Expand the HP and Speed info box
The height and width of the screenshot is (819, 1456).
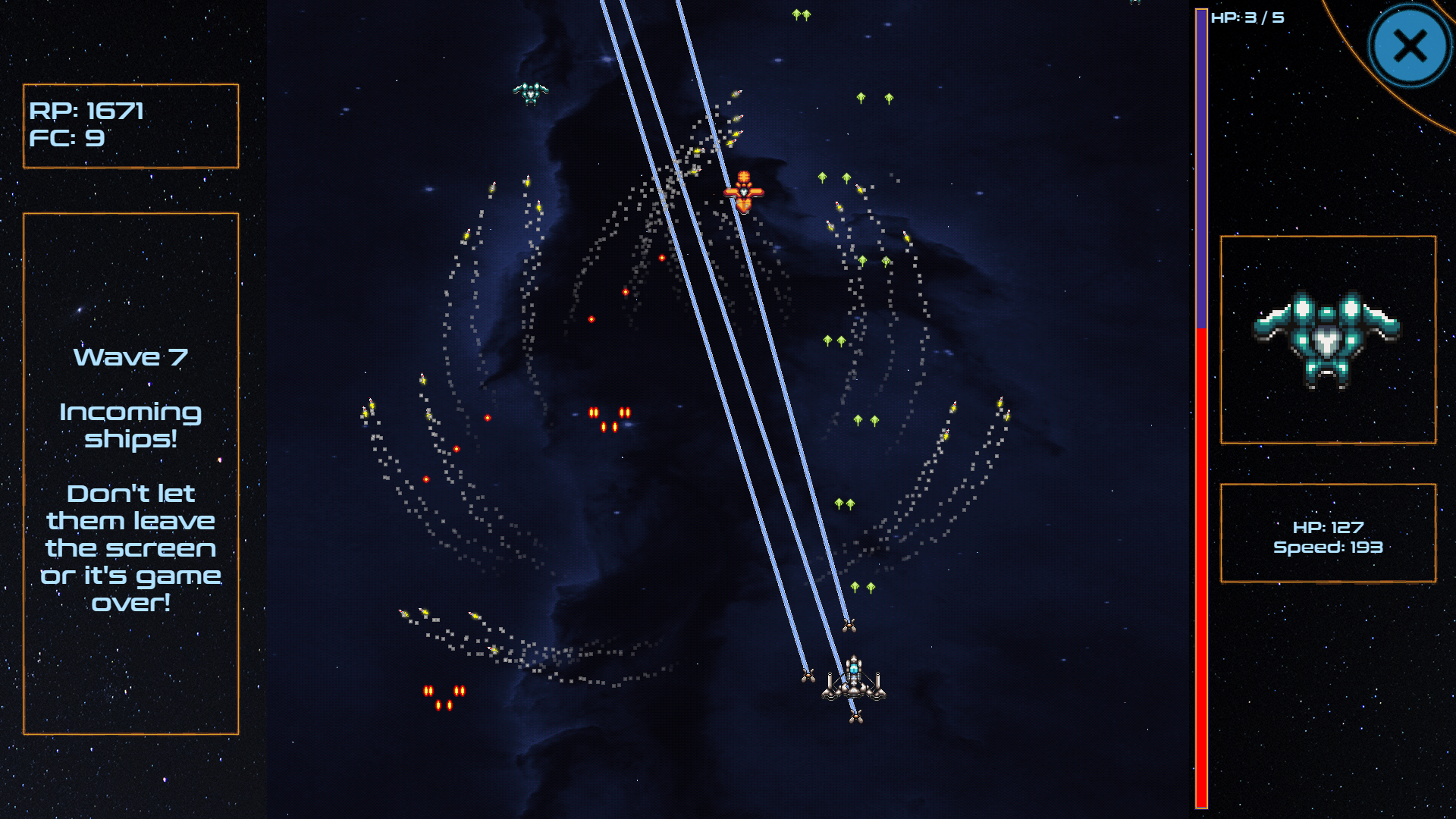tap(1328, 533)
